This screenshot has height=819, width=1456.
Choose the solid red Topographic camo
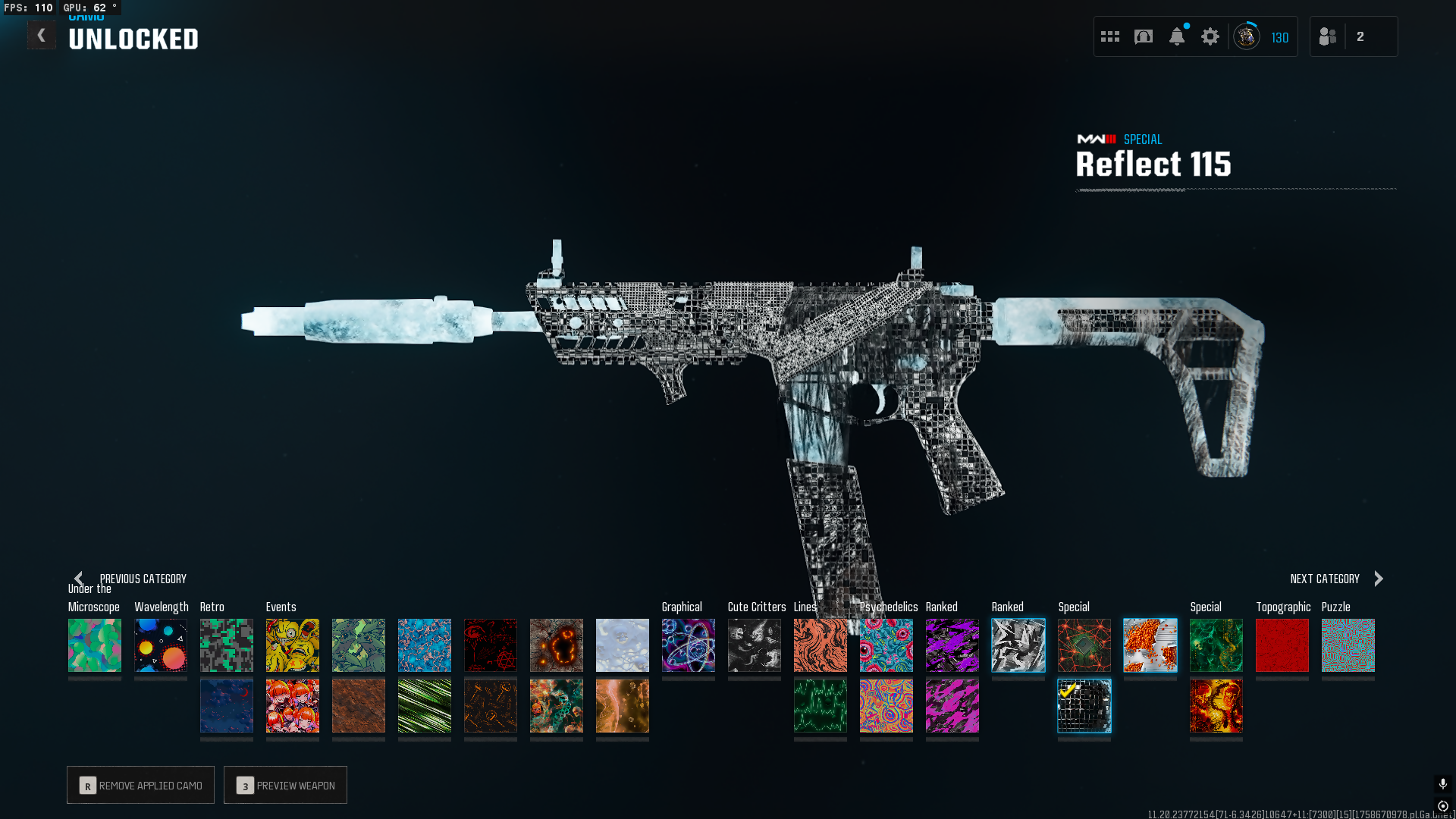(x=1282, y=645)
